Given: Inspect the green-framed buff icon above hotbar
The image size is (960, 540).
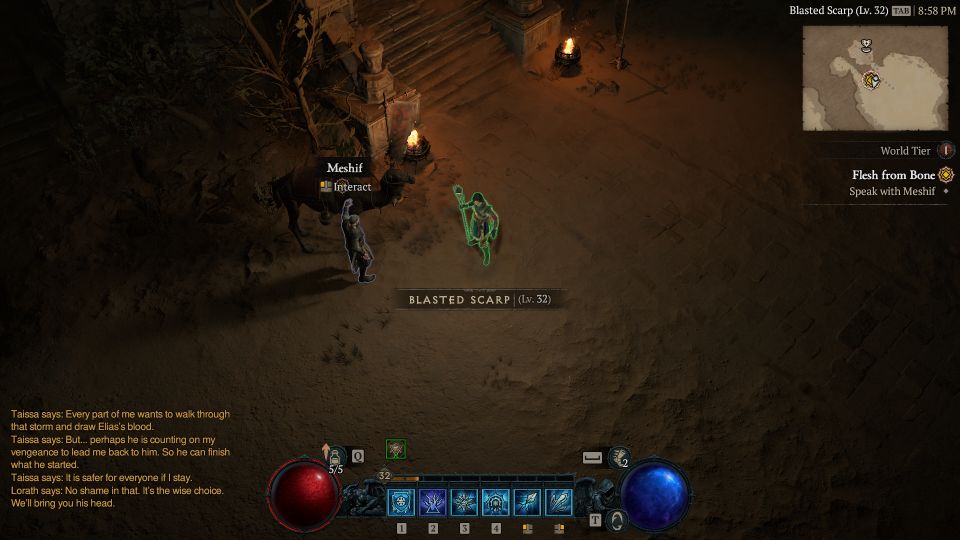Looking at the screenshot, I should click(x=396, y=450).
